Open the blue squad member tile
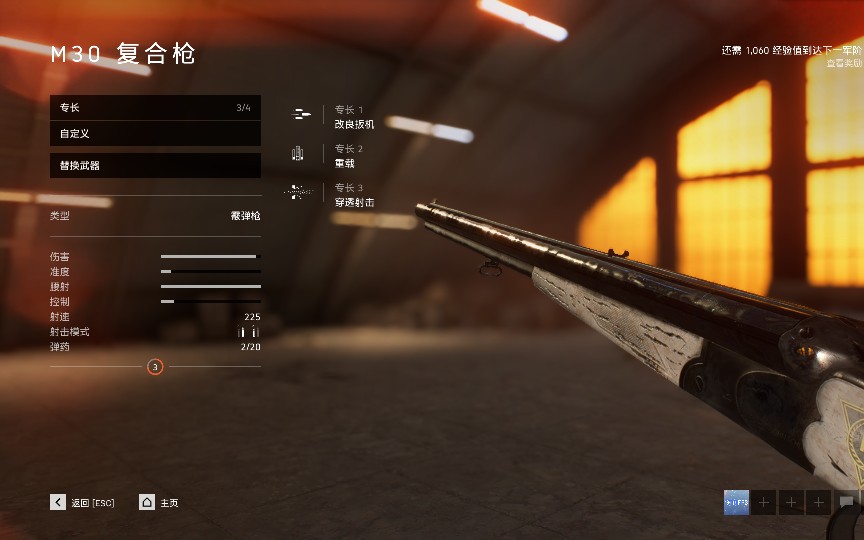Screen dimensions: 864x540 pyautogui.click(x=736, y=502)
